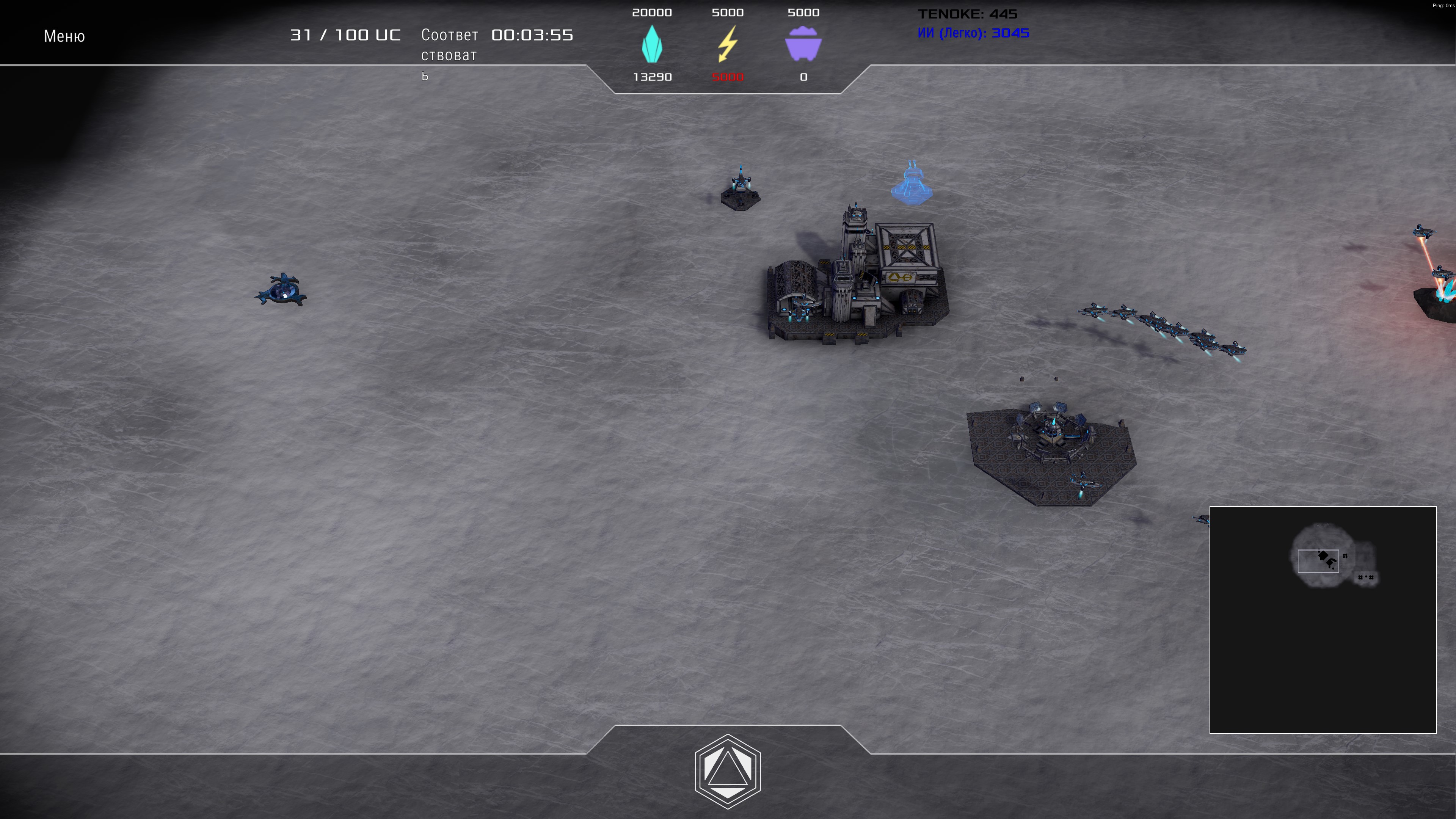Image resolution: width=1456 pixels, height=819 pixels.
Task: Activate the hexagon triangle emblem button
Action: click(728, 771)
